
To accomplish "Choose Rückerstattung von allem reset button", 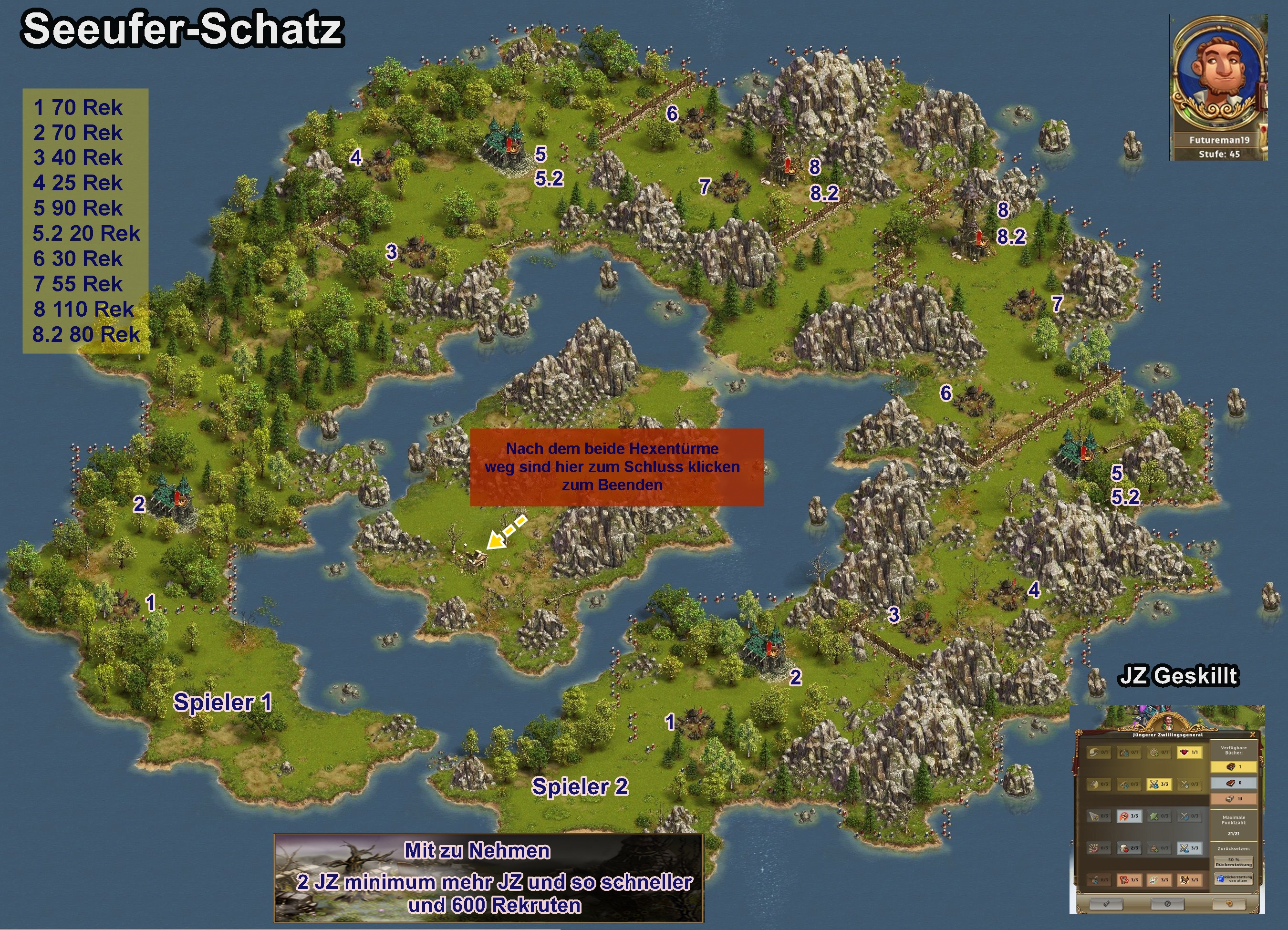I will (1234, 879).
